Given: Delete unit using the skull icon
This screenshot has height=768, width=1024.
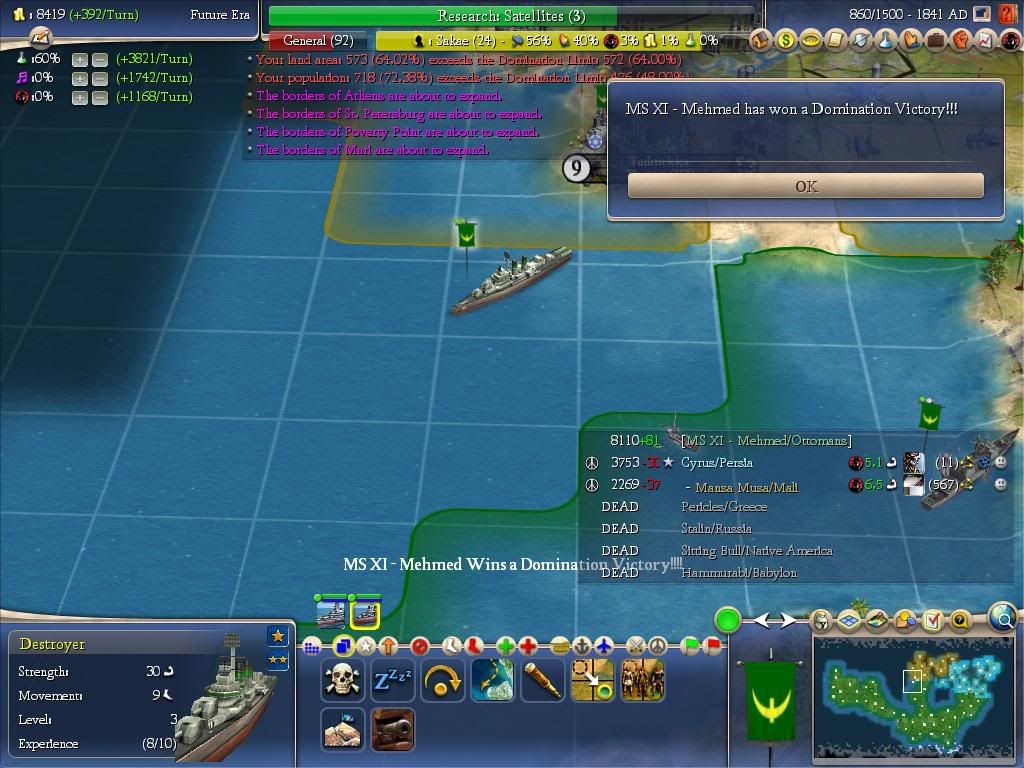Looking at the screenshot, I should point(342,680).
